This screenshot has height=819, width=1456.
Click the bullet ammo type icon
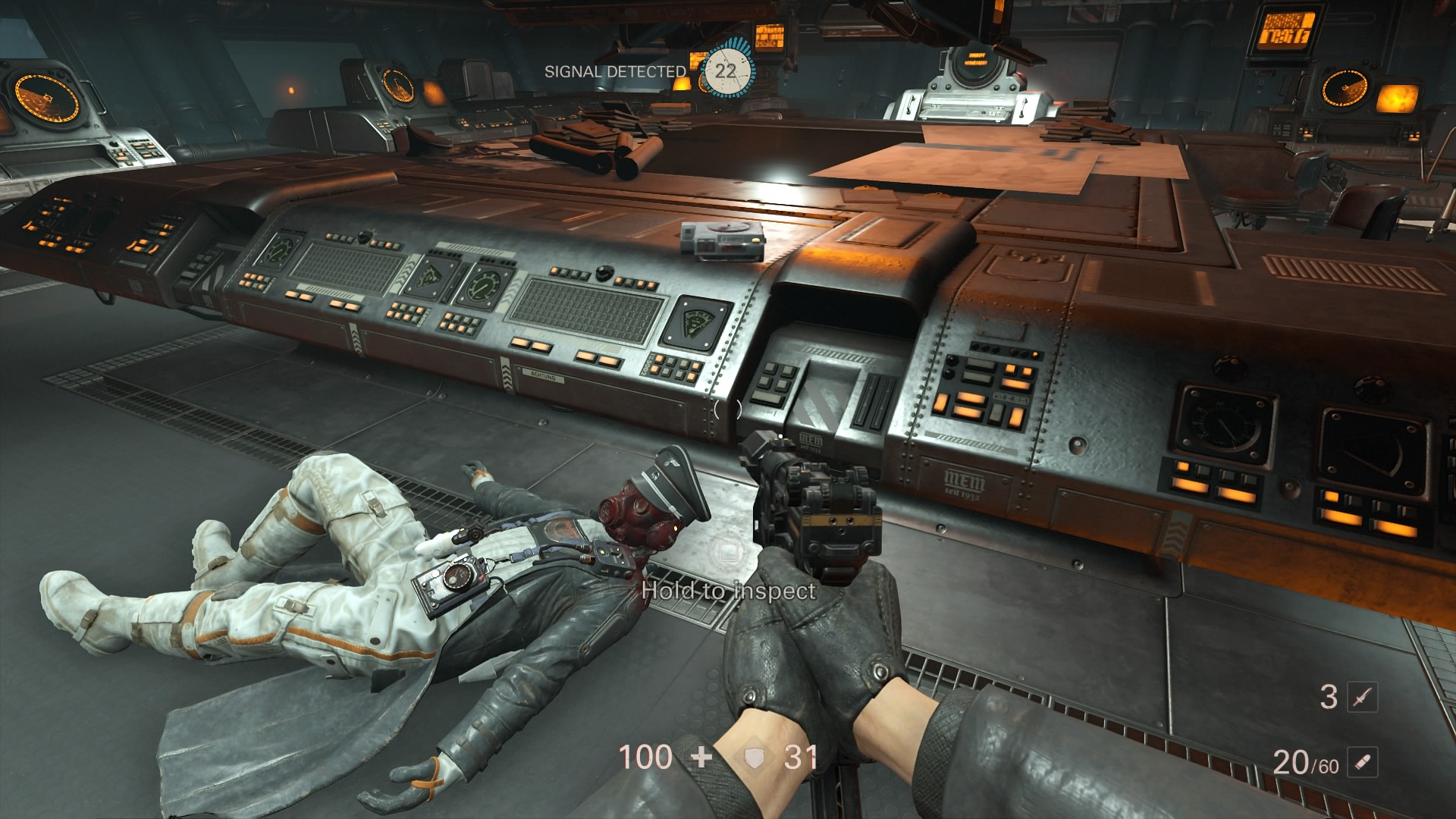1362,763
